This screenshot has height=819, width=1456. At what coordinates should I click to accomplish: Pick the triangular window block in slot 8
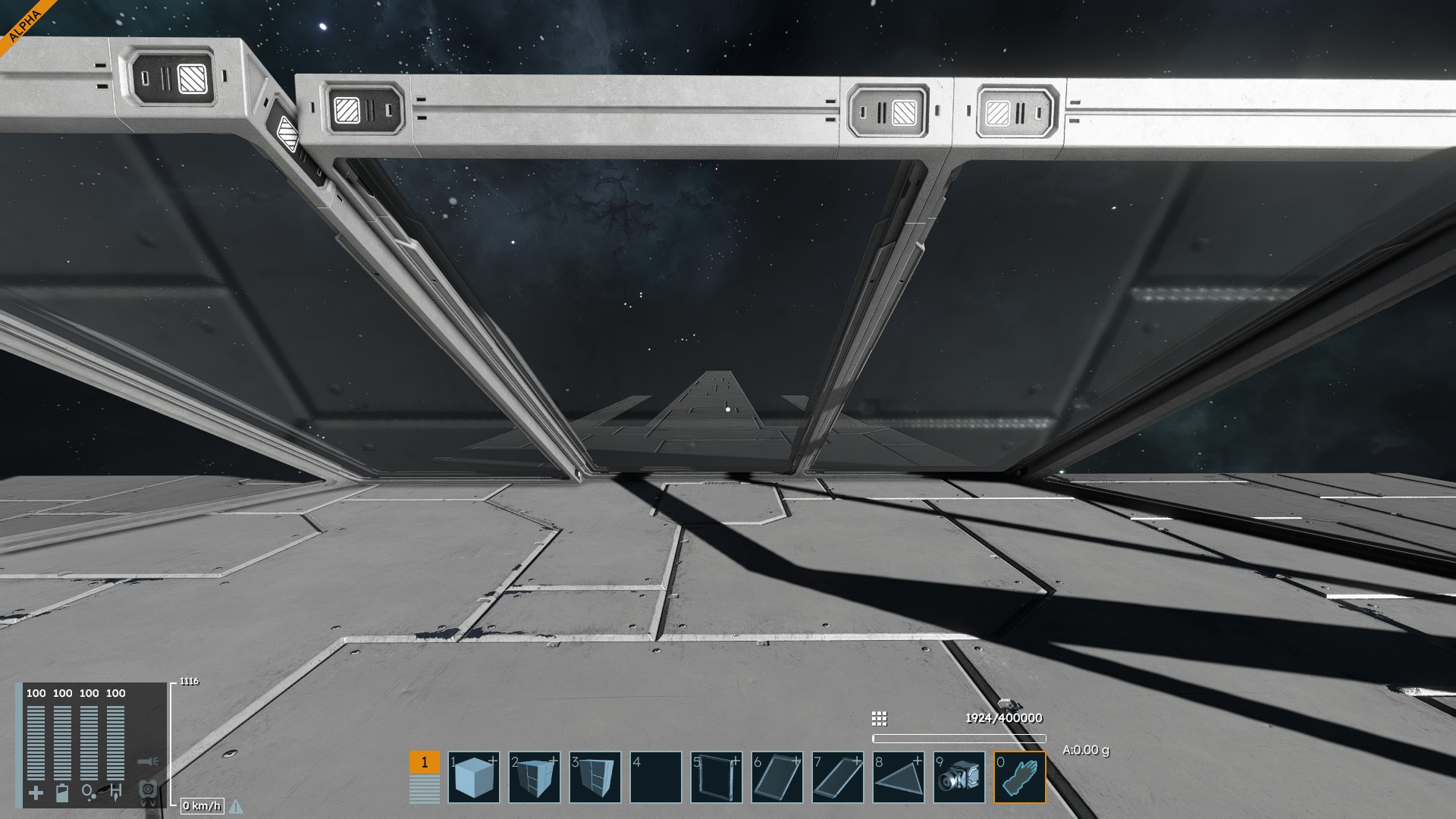[x=899, y=777]
